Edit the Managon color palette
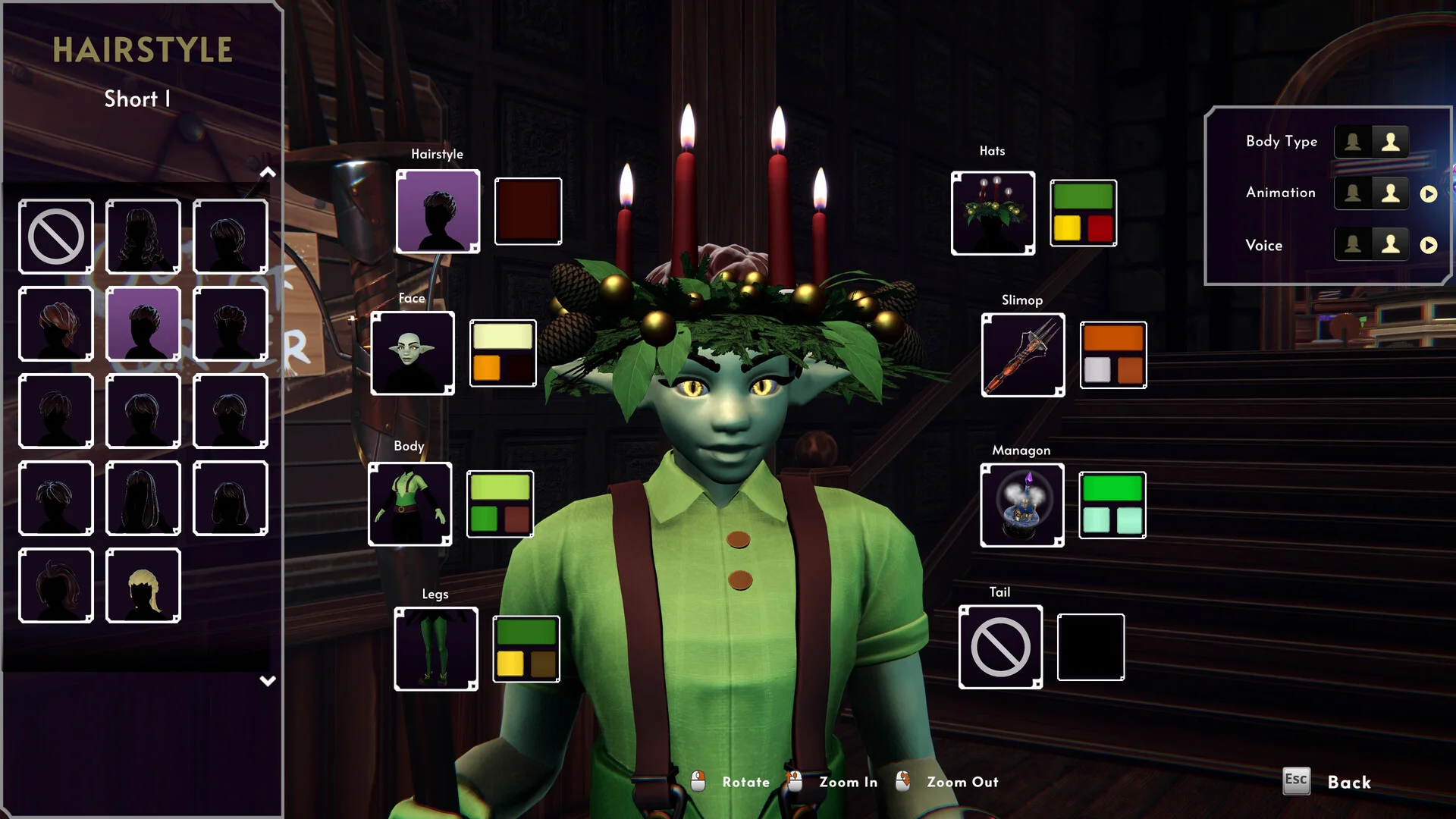Image resolution: width=1456 pixels, height=819 pixels. click(1112, 506)
